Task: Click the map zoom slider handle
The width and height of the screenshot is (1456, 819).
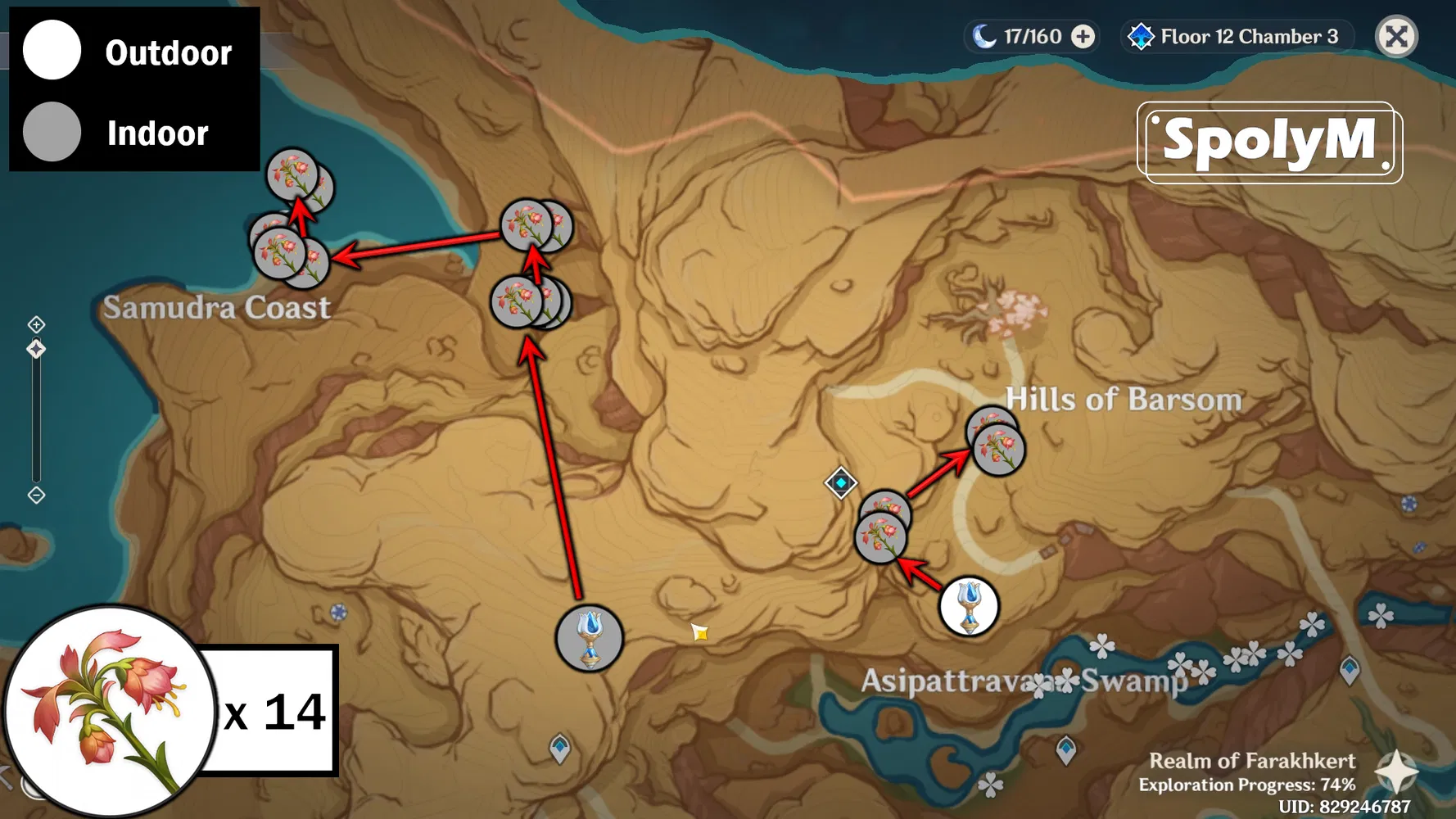Action: tap(35, 348)
